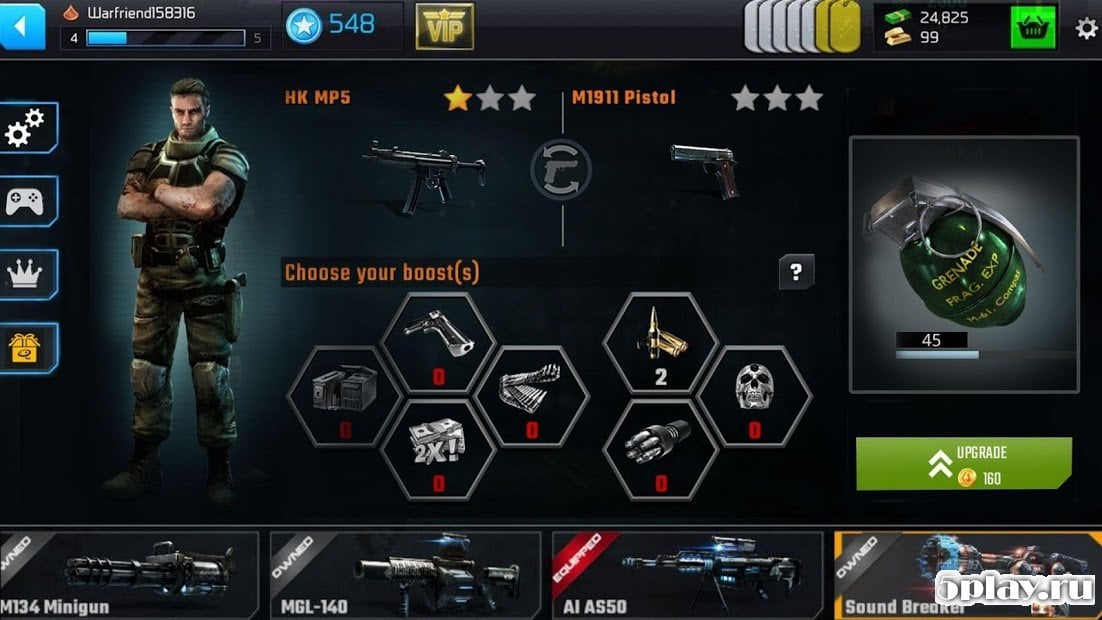Screen dimensions: 1102x620
Task: Open the shop with the green basket
Action: pyautogui.click(x=1034, y=27)
